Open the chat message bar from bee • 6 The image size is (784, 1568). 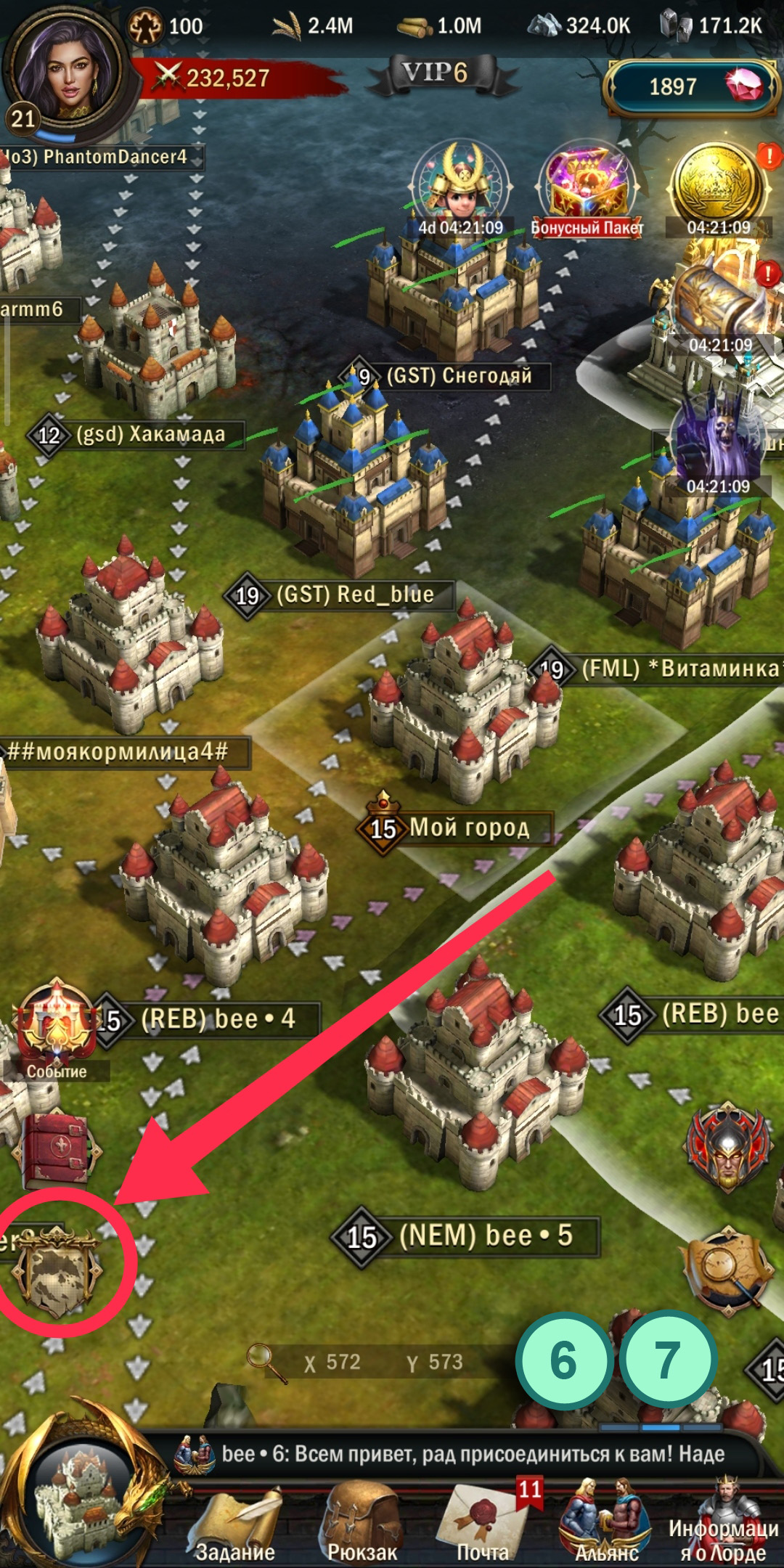(465, 1454)
